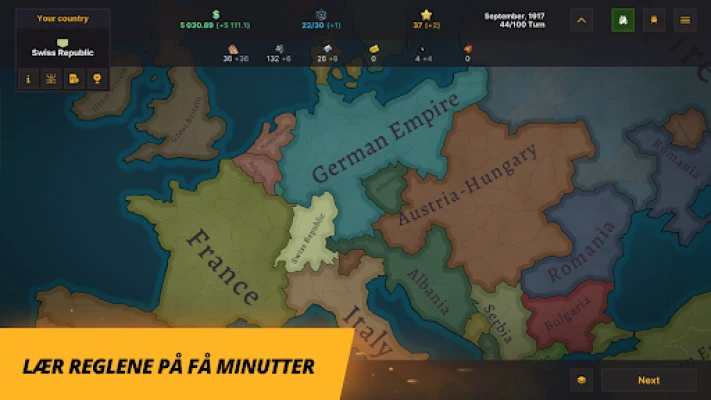Click the green highlighted button in the top bar
Viewport: 711px width, 400px height.
tap(621, 19)
